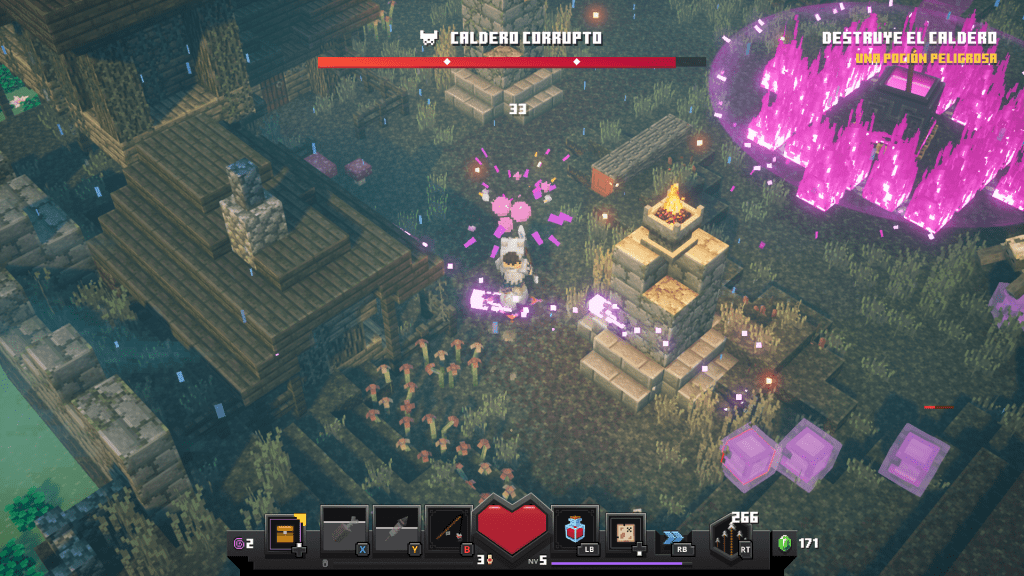This screenshot has height=576, width=1024.
Task: Use the fishing rod artifact slot
Action: coord(447,528)
